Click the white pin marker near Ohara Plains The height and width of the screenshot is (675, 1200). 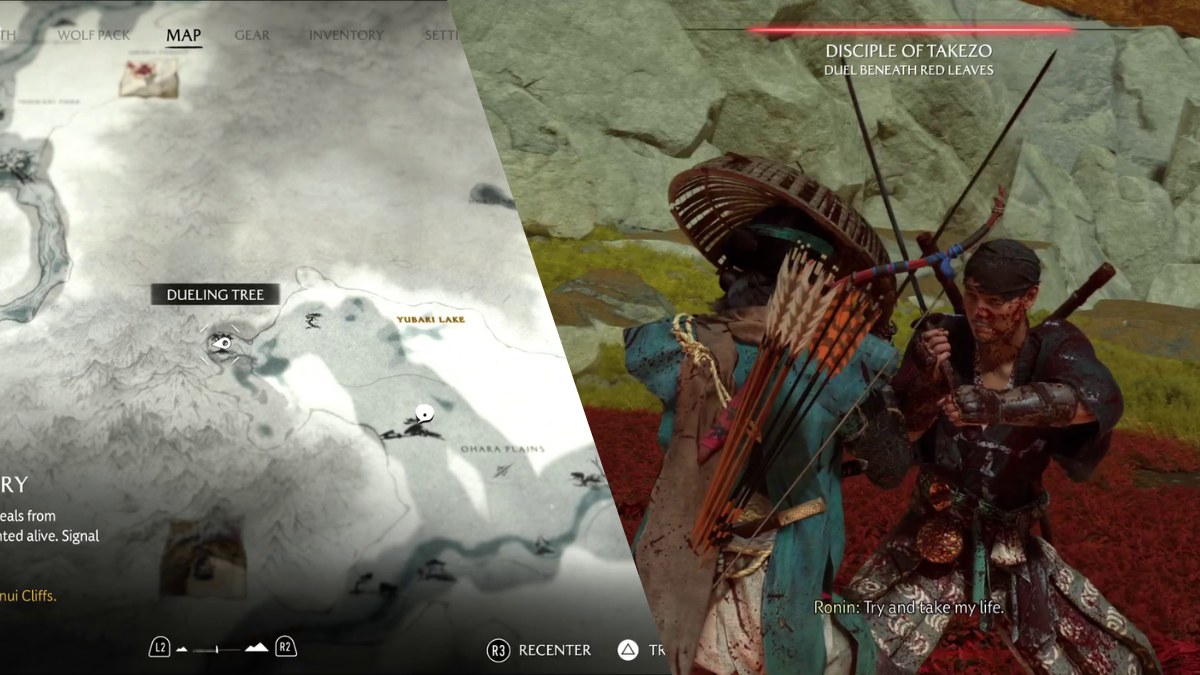tap(424, 412)
